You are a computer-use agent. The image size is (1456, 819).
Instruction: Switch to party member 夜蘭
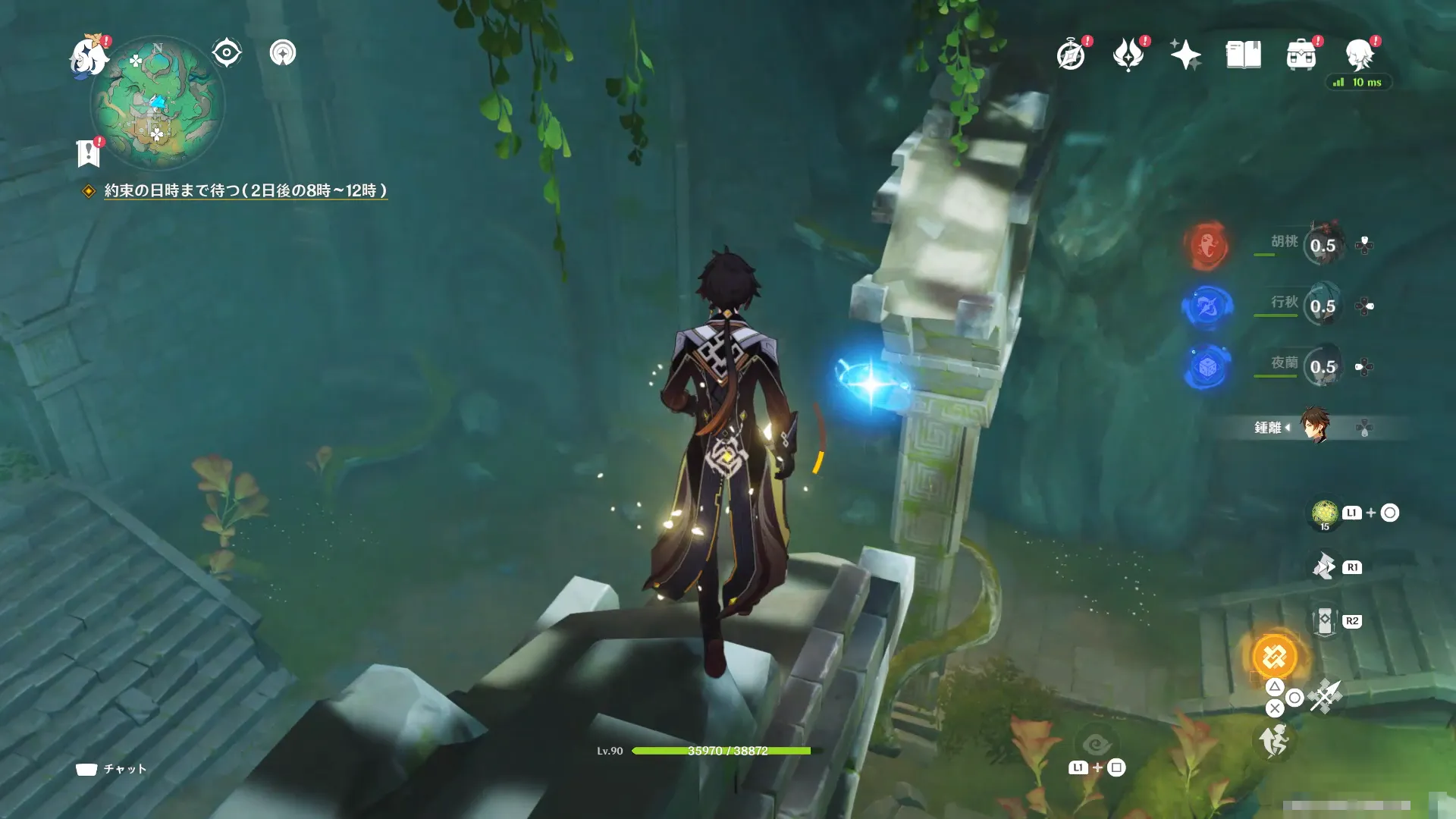tap(1323, 366)
